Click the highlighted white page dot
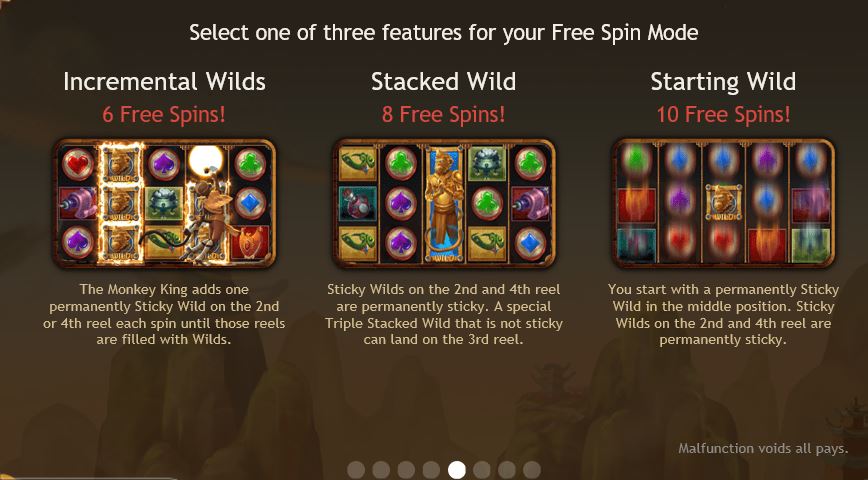Screen dimensions: 868x480 pyautogui.click(x=457, y=469)
